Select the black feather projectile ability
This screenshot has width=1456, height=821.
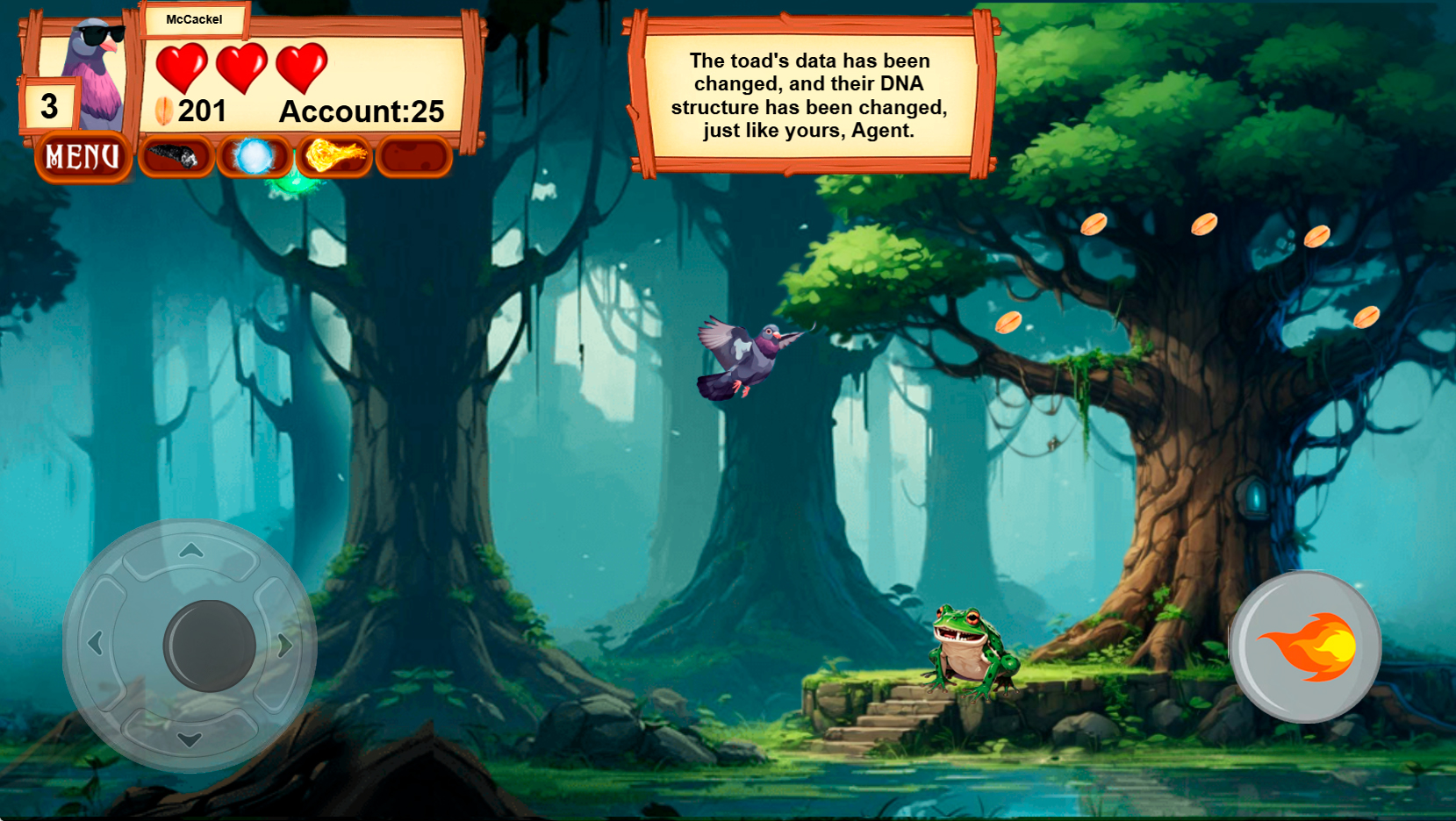click(x=175, y=157)
